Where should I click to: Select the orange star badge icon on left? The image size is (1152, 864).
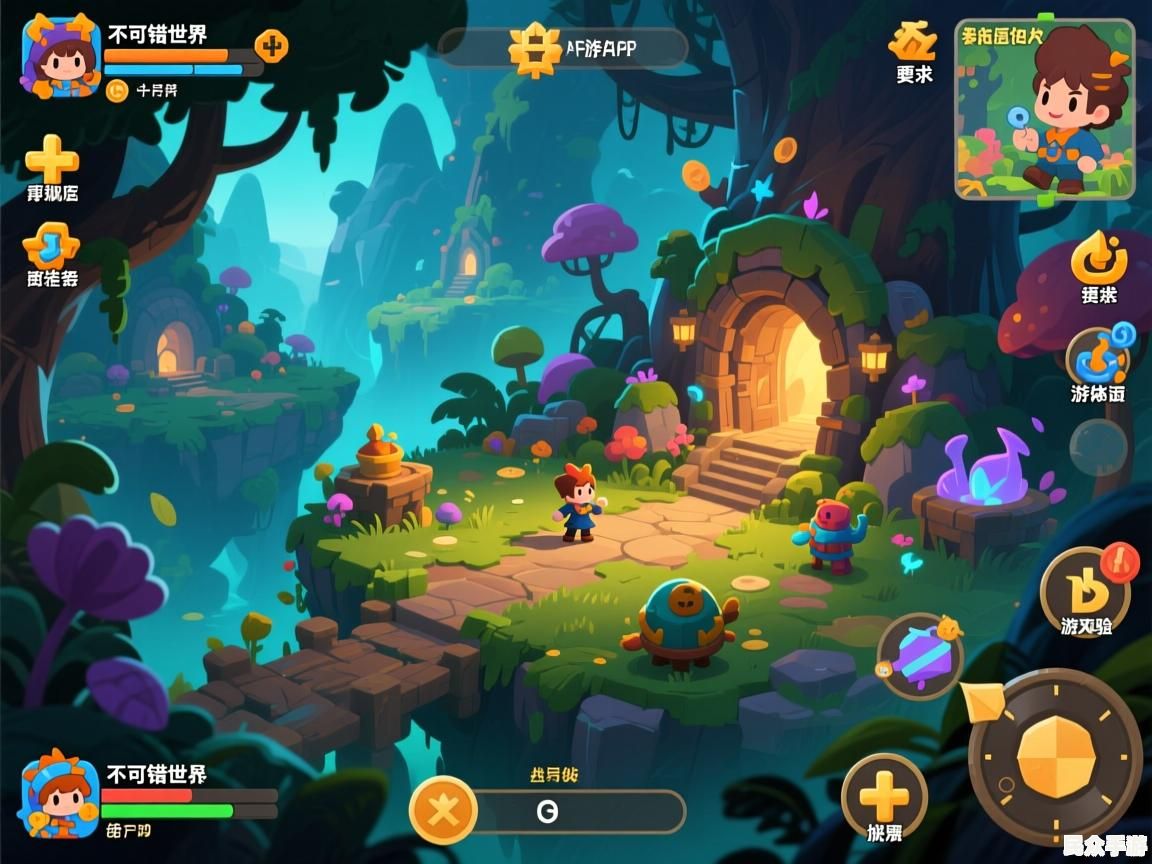point(51,246)
